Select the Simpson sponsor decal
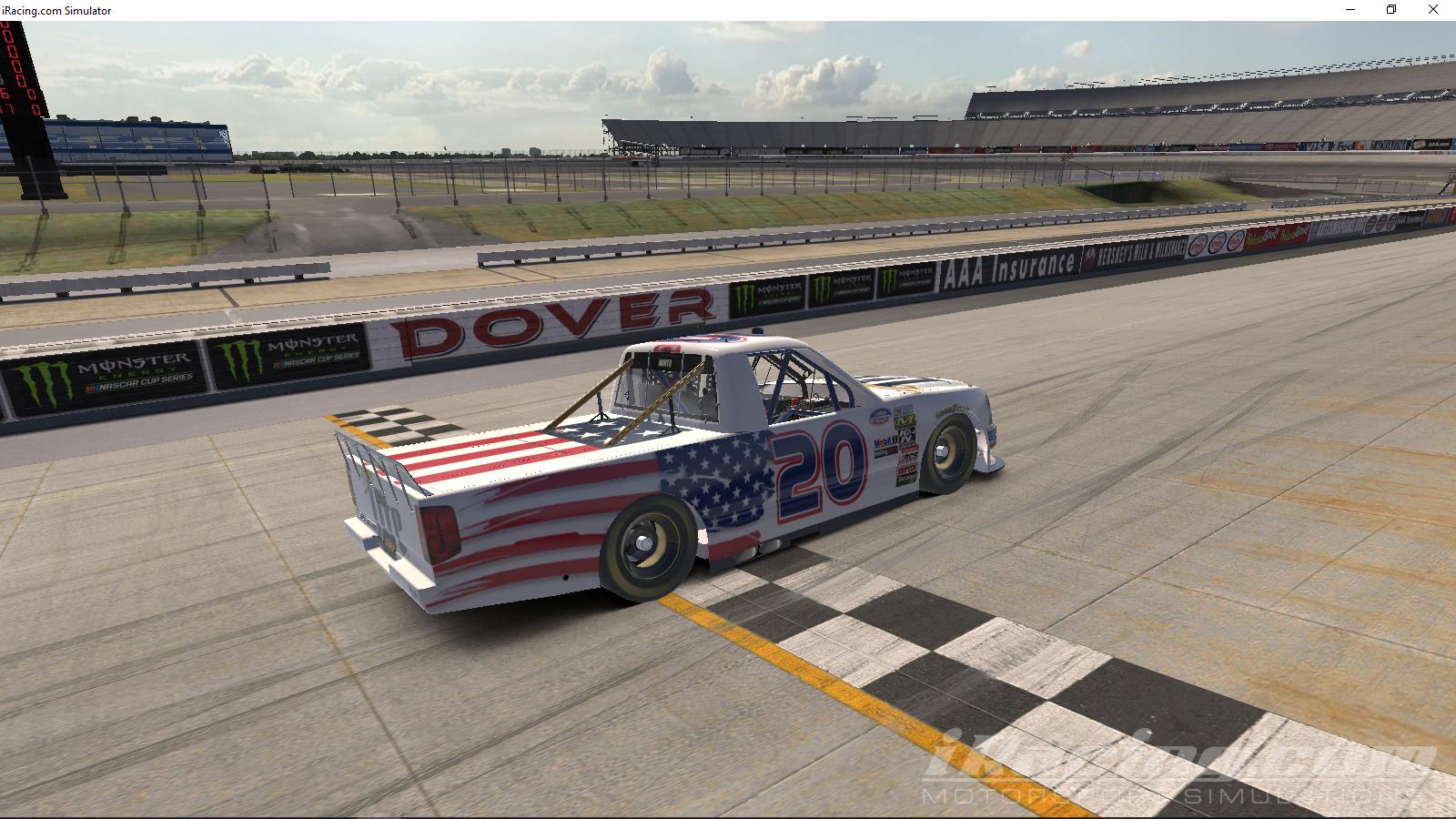 click(x=906, y=470)
